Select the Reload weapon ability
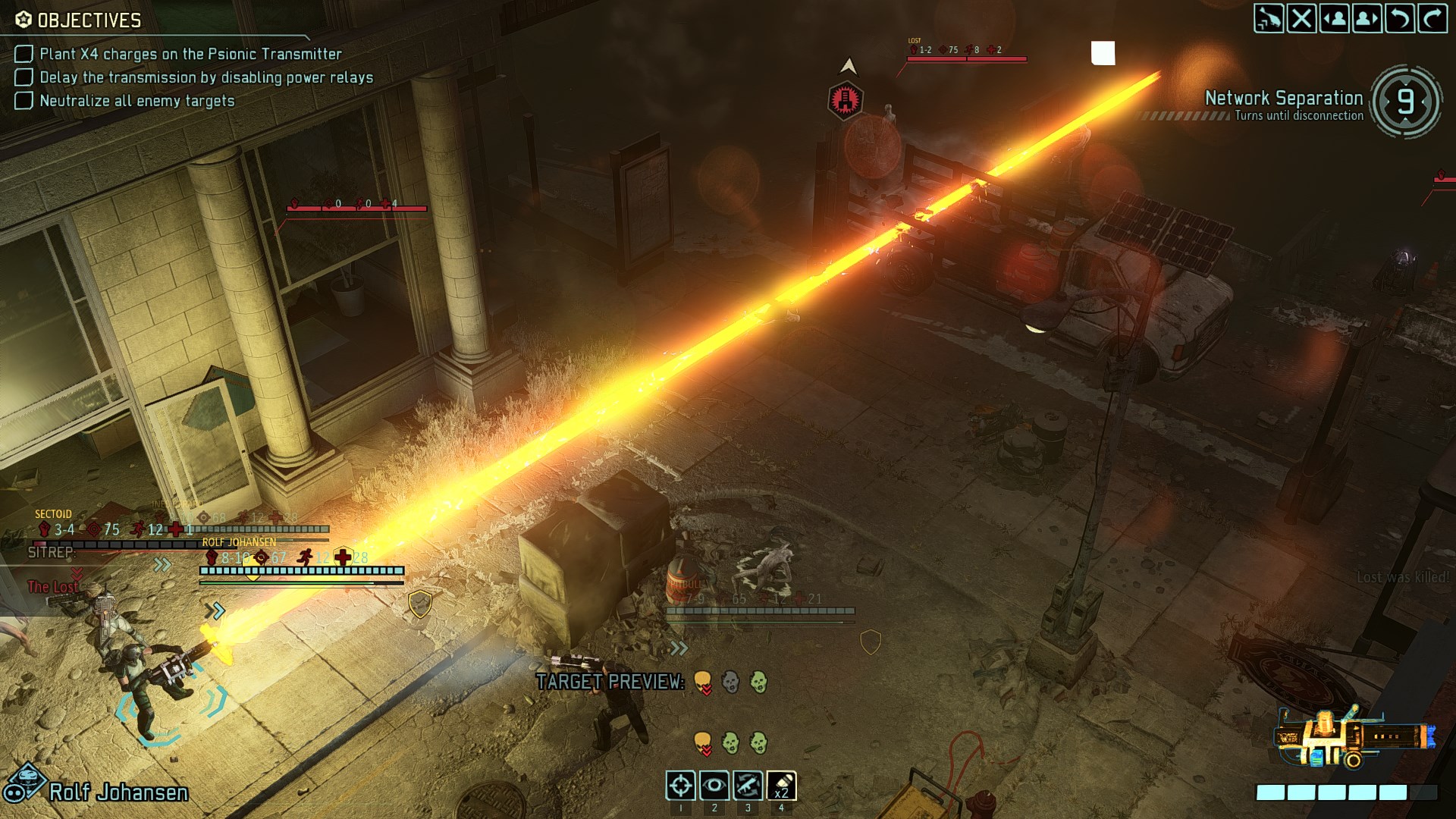1456x819 pixels. pos(747,786)
